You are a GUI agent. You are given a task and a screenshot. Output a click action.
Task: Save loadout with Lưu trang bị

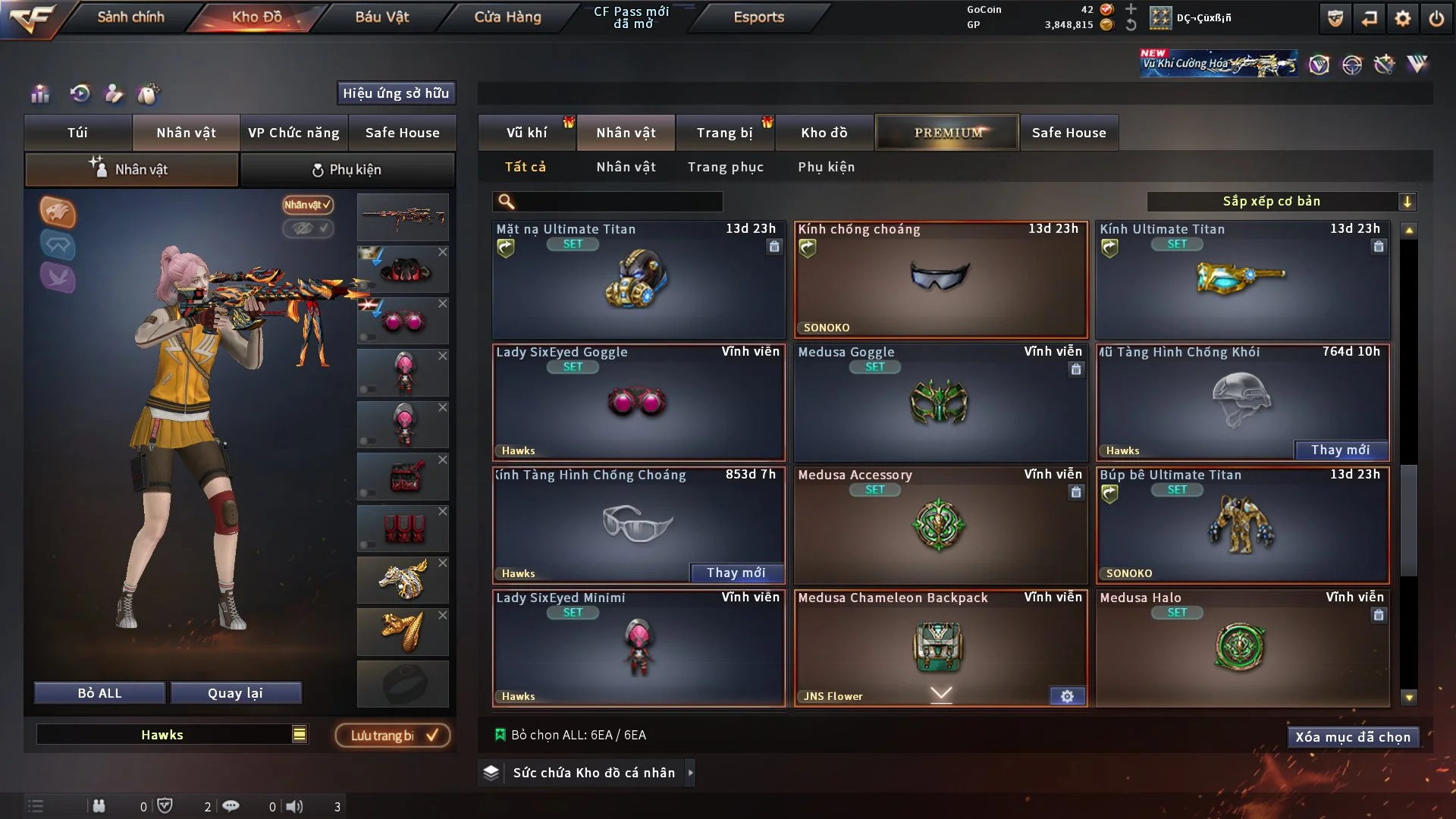(393, 736)
